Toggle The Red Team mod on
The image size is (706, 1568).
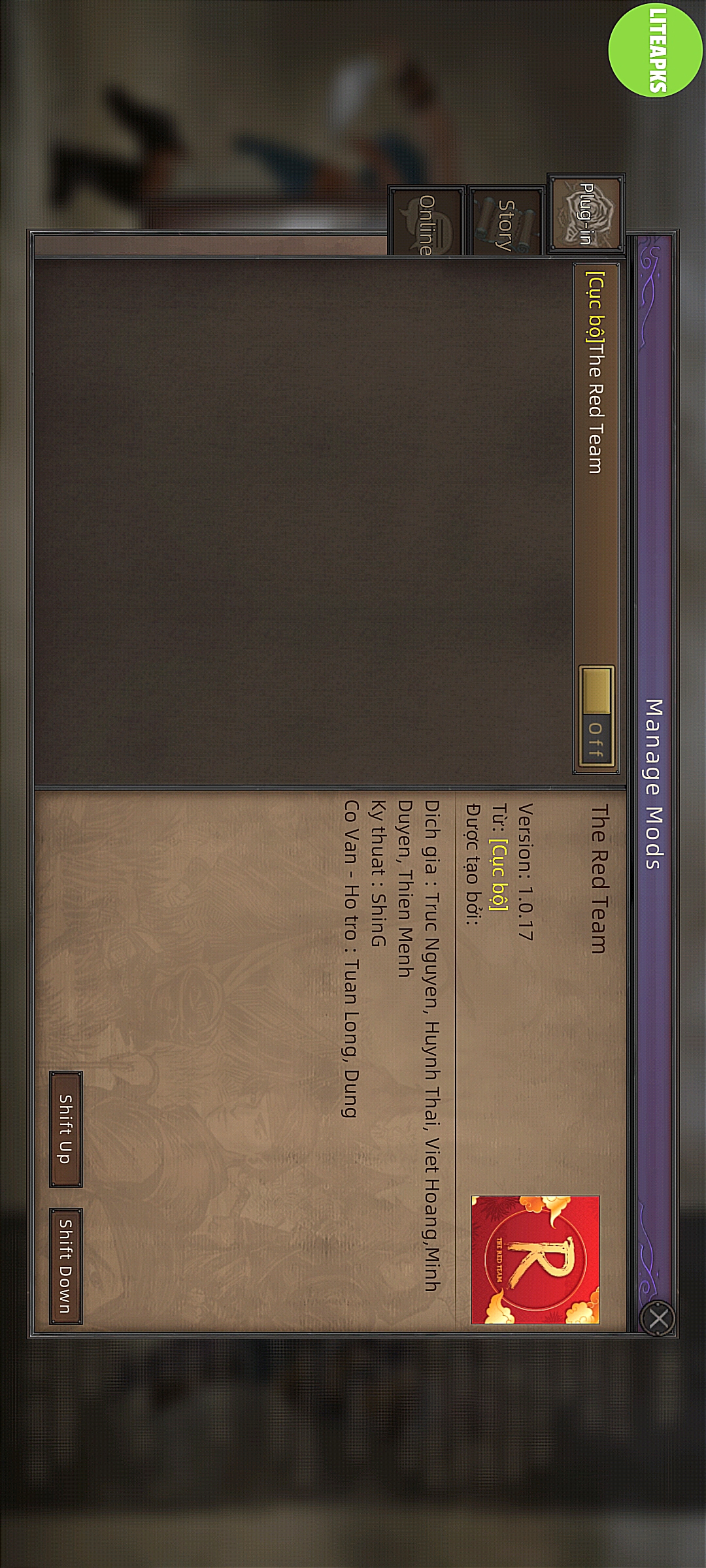[596, 719]
